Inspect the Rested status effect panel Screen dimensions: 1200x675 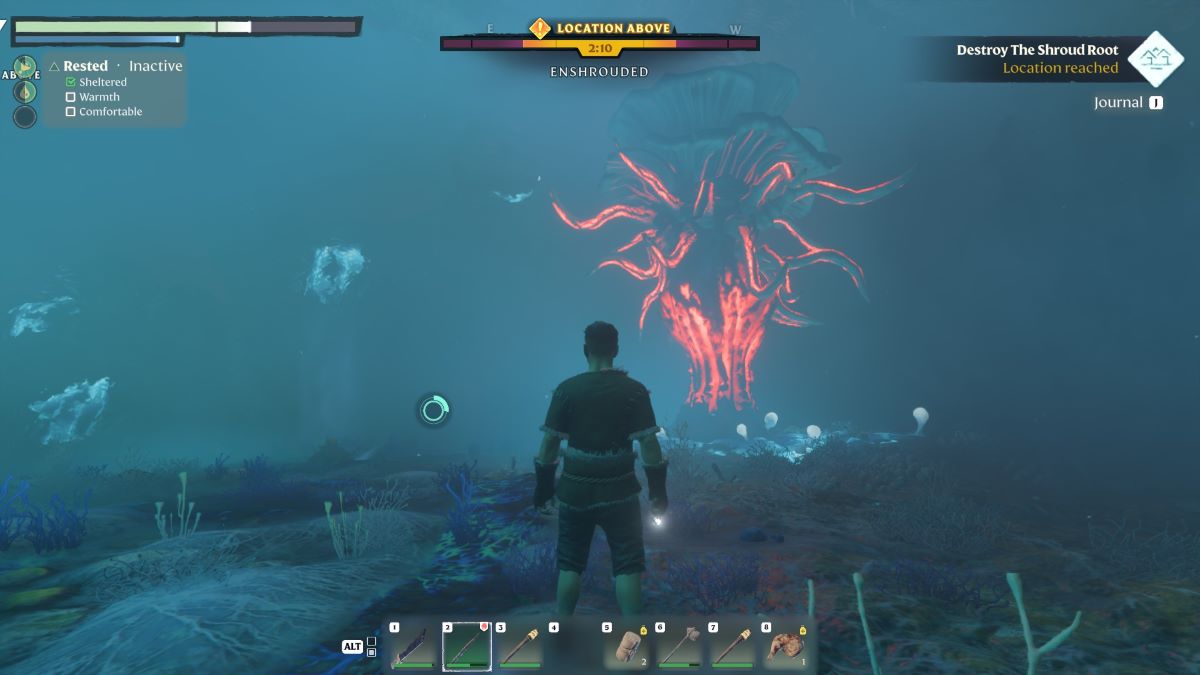116,88
